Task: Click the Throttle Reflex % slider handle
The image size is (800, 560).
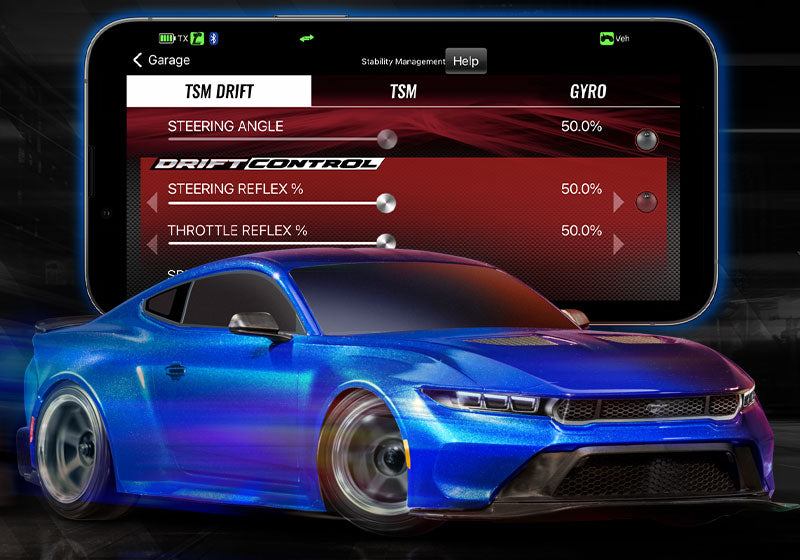Action: [385, 242]
